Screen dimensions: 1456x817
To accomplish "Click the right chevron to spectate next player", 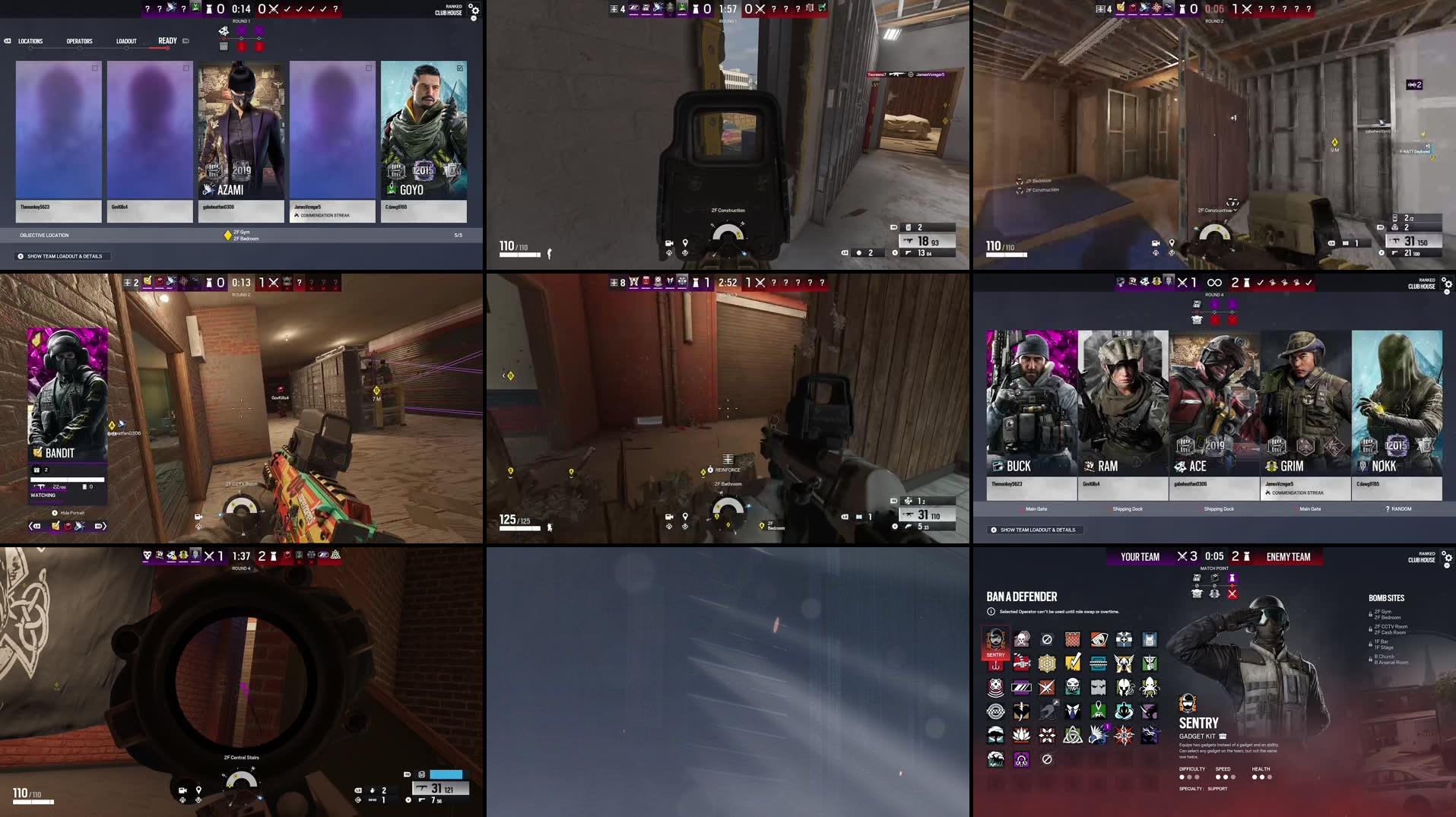I will 104,526.
